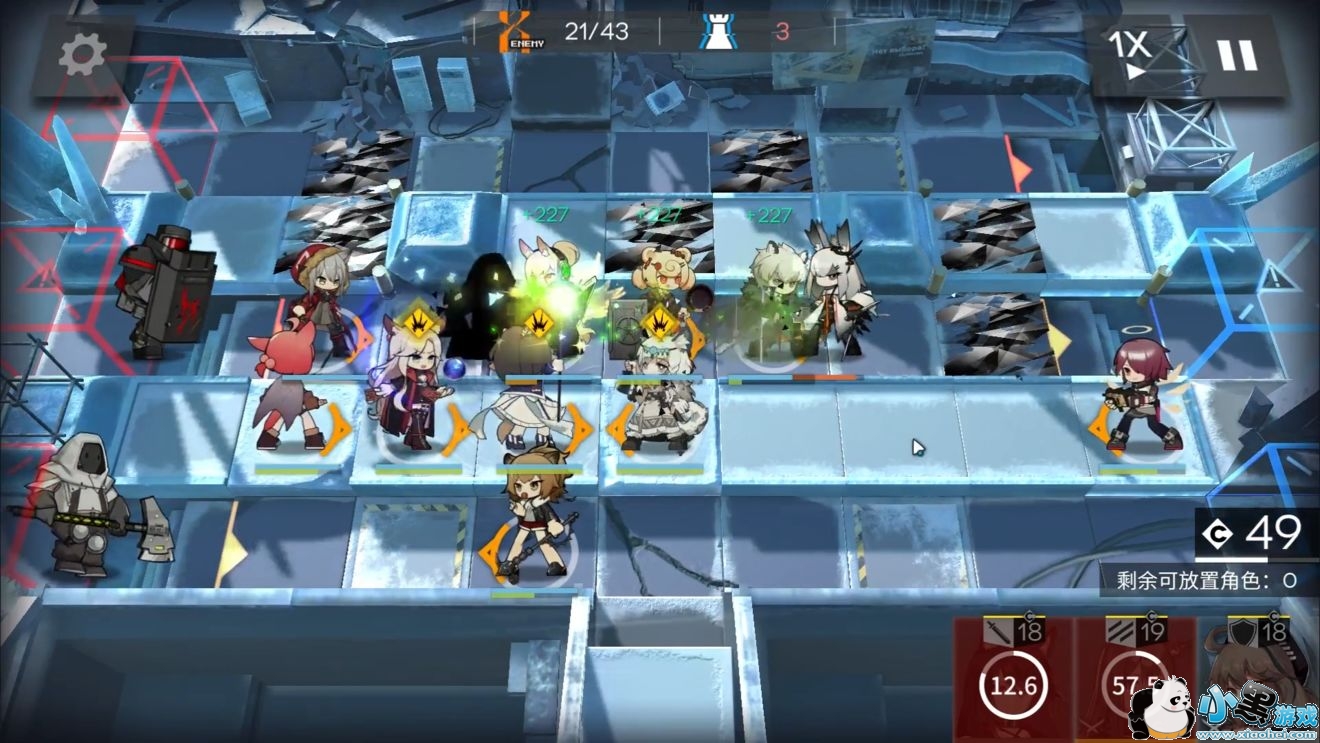Open the settings gear menu
Screen dimensions: 1320x743
pos(82,55)
